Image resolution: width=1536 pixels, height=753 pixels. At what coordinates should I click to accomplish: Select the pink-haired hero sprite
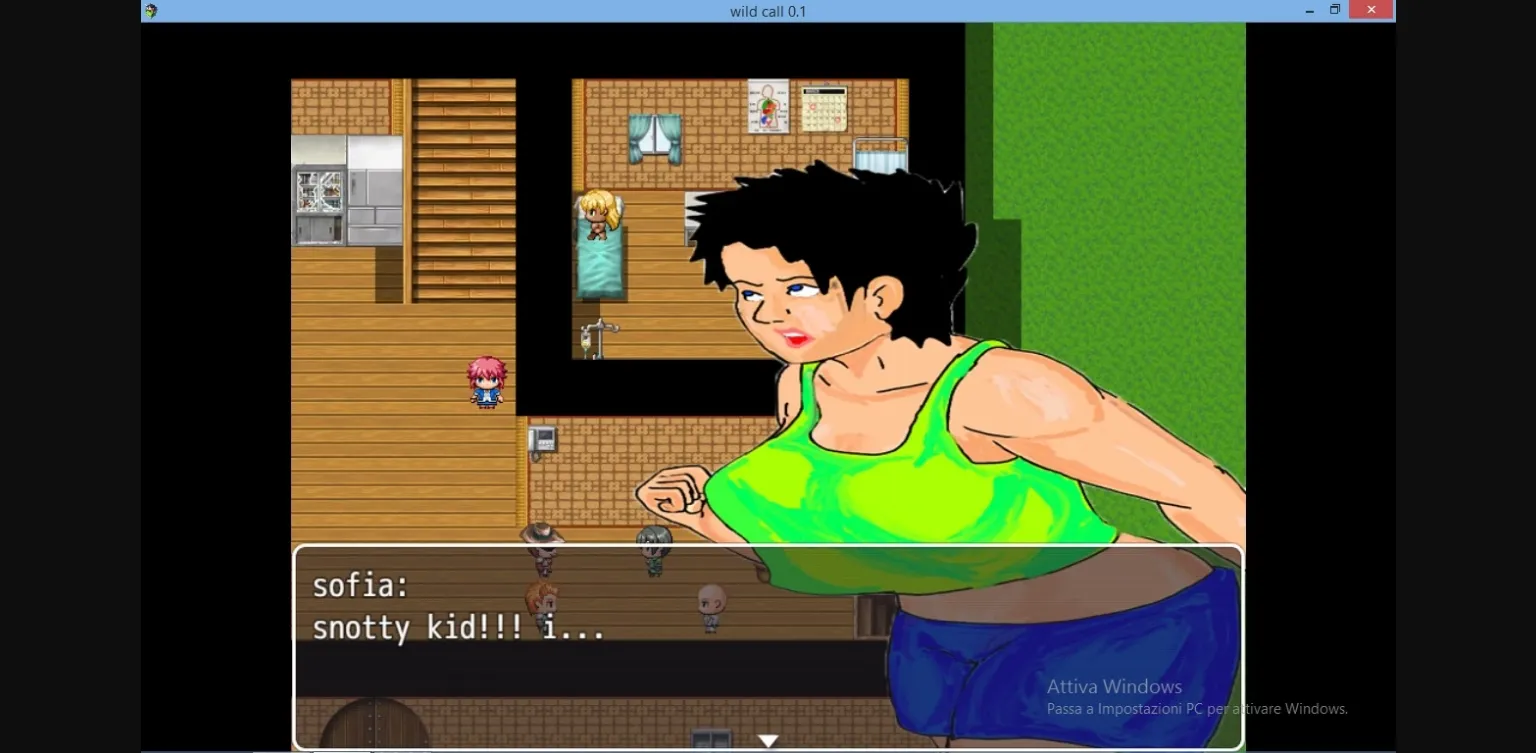click(x=487, y=380)
